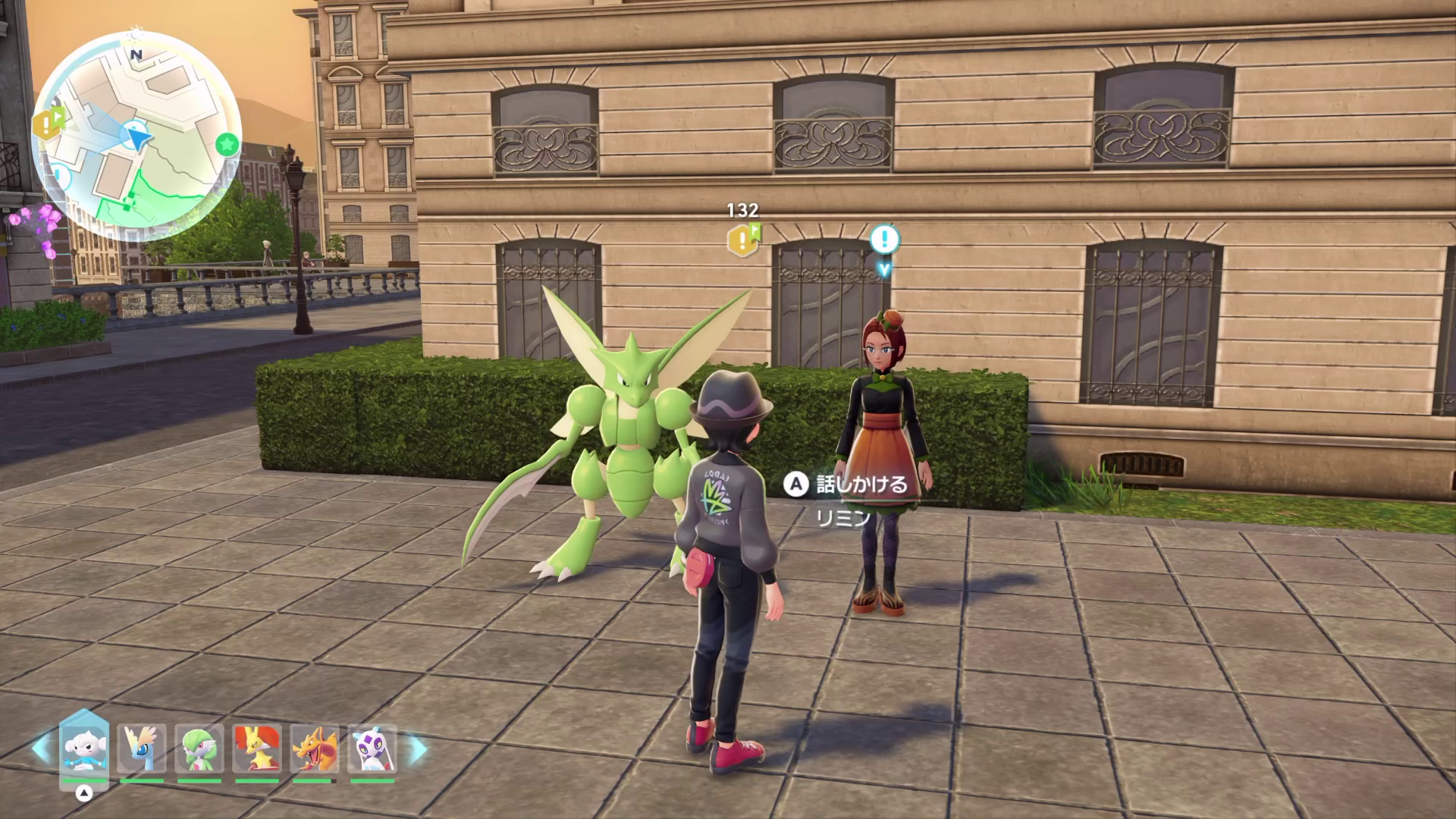The width and height of the screenshot is (1456, 819).
Task: Click the left arrow beside the party bar
Action: click(x=41, y=748)
